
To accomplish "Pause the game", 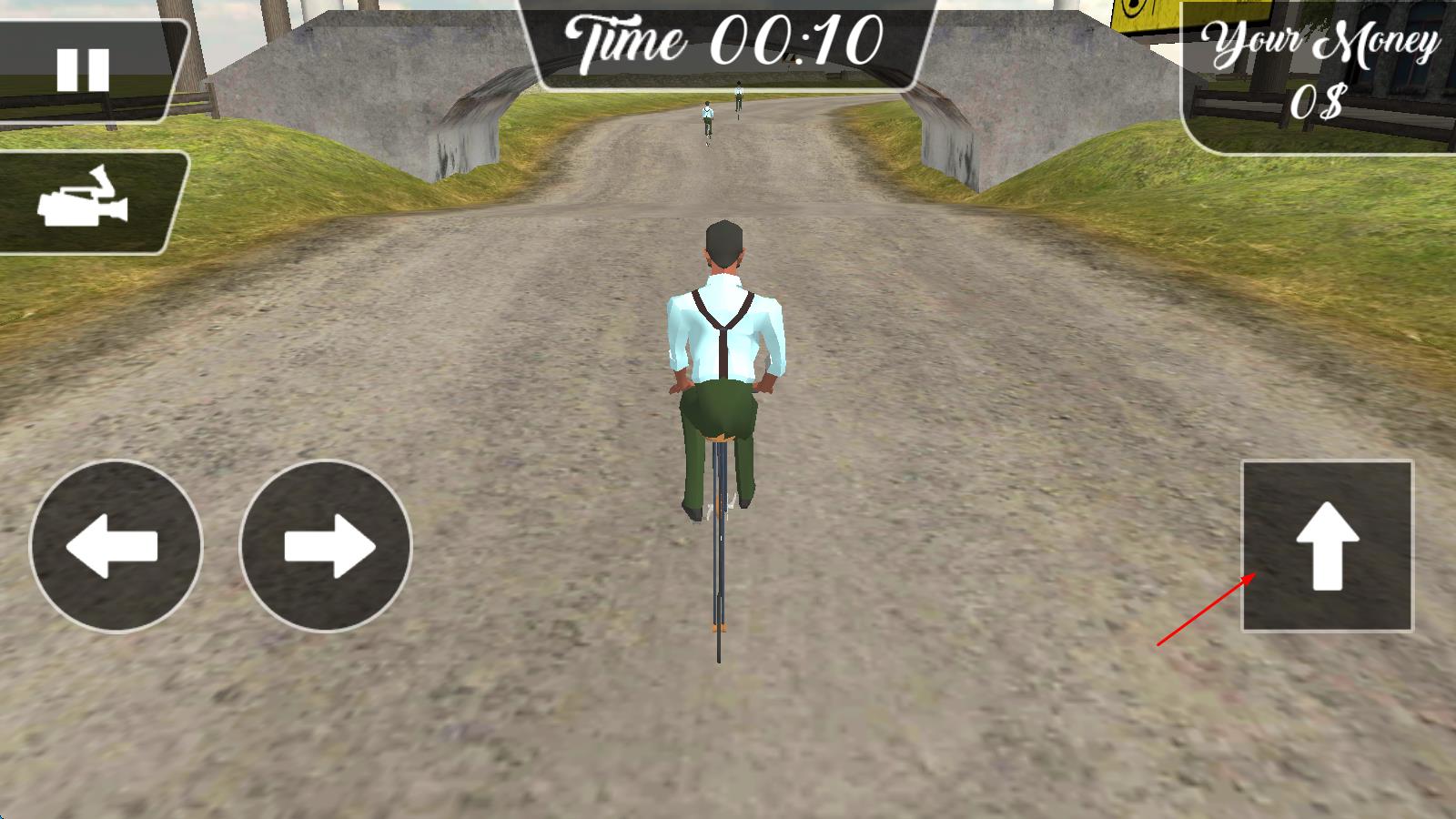I will [84, 69].
